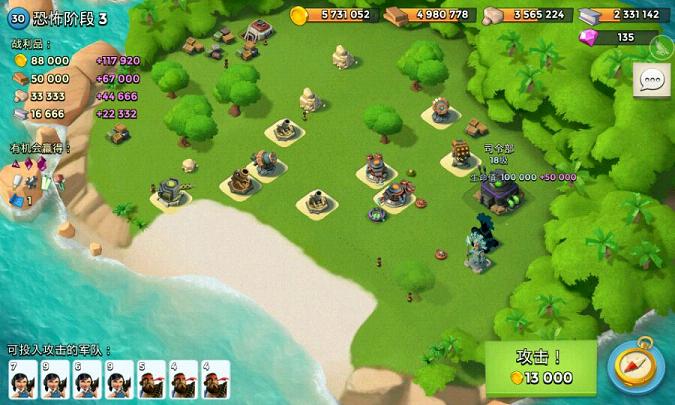Viewport: 675px width, 405px height.
Task: Tap the green Attack button costing 13 000
Action: pyautogui.click(x=540, y=367)
